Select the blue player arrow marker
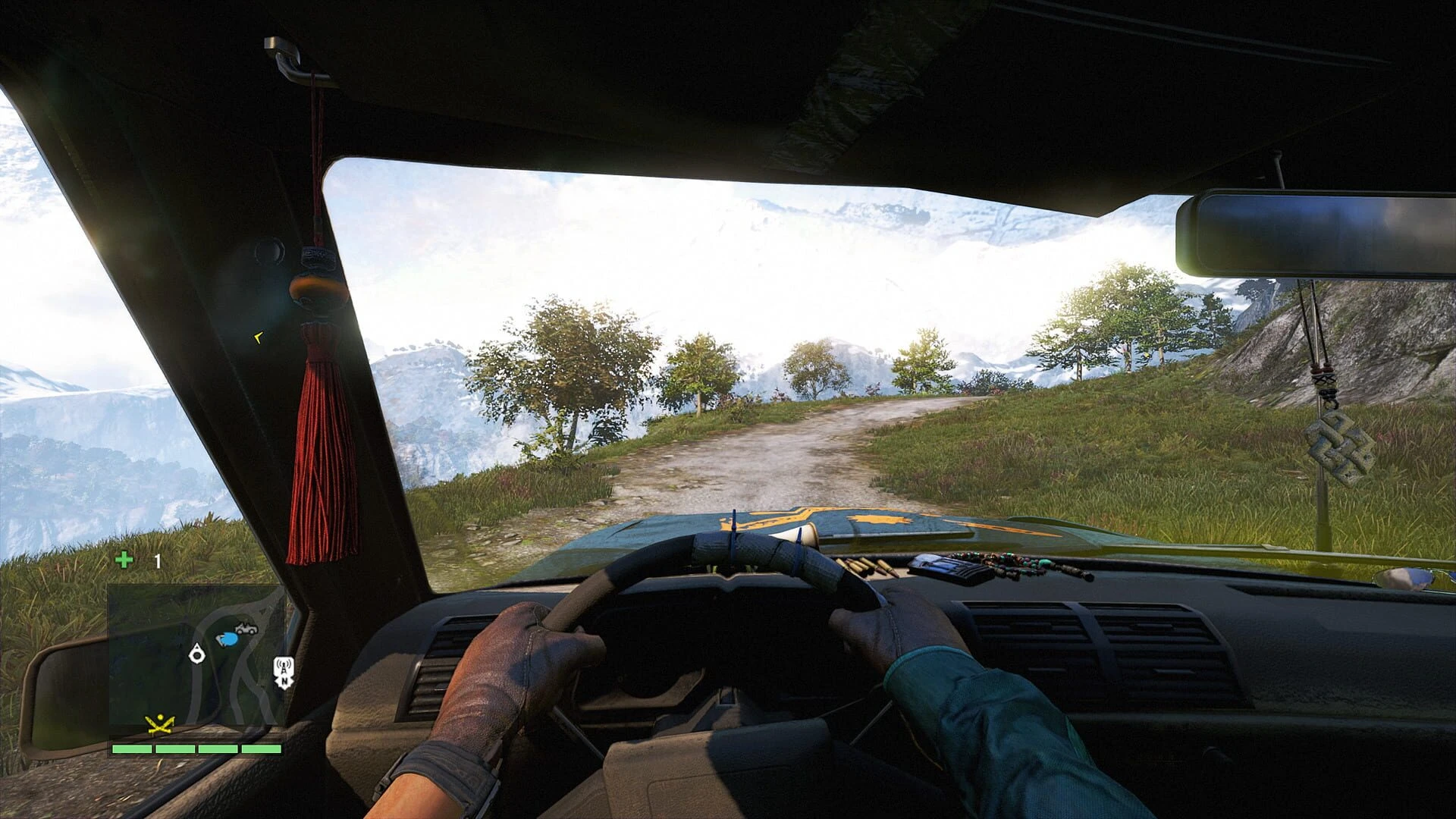Viewport: 1456px width, 819px height. coord(227,639)
